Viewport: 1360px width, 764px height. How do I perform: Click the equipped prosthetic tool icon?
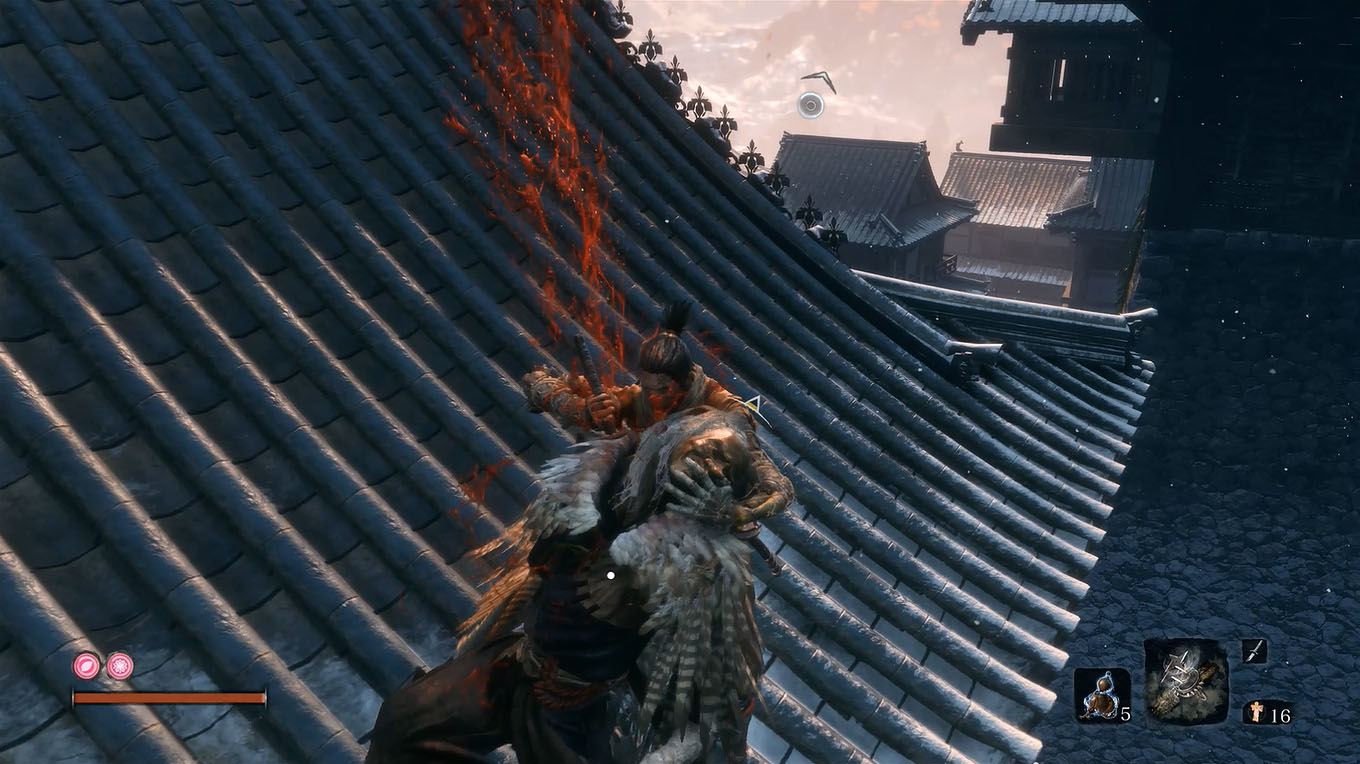point(1185,678)
